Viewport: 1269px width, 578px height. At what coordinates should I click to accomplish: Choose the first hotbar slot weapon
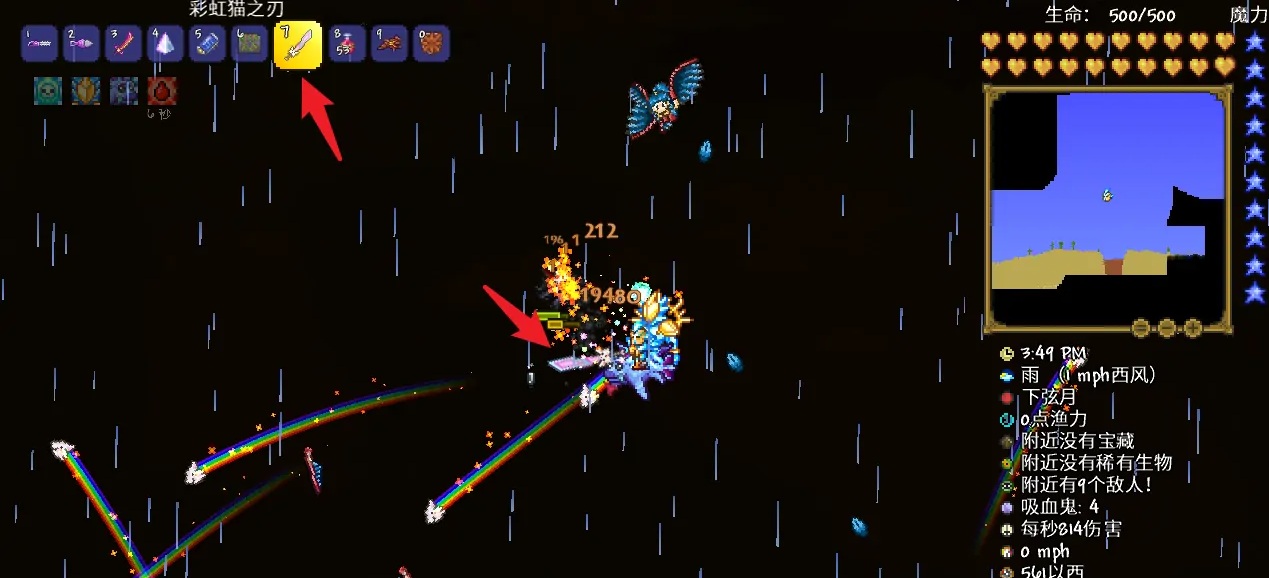[39, 44]
